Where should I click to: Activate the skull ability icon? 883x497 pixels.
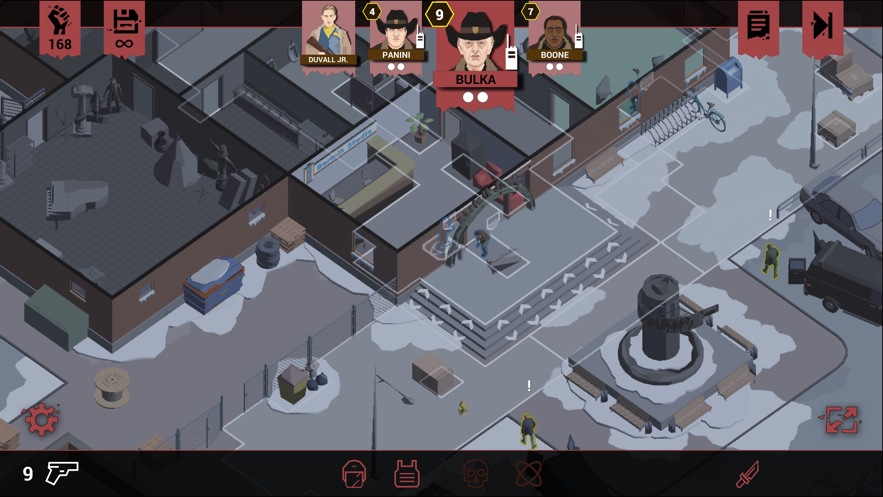(475, 473)
